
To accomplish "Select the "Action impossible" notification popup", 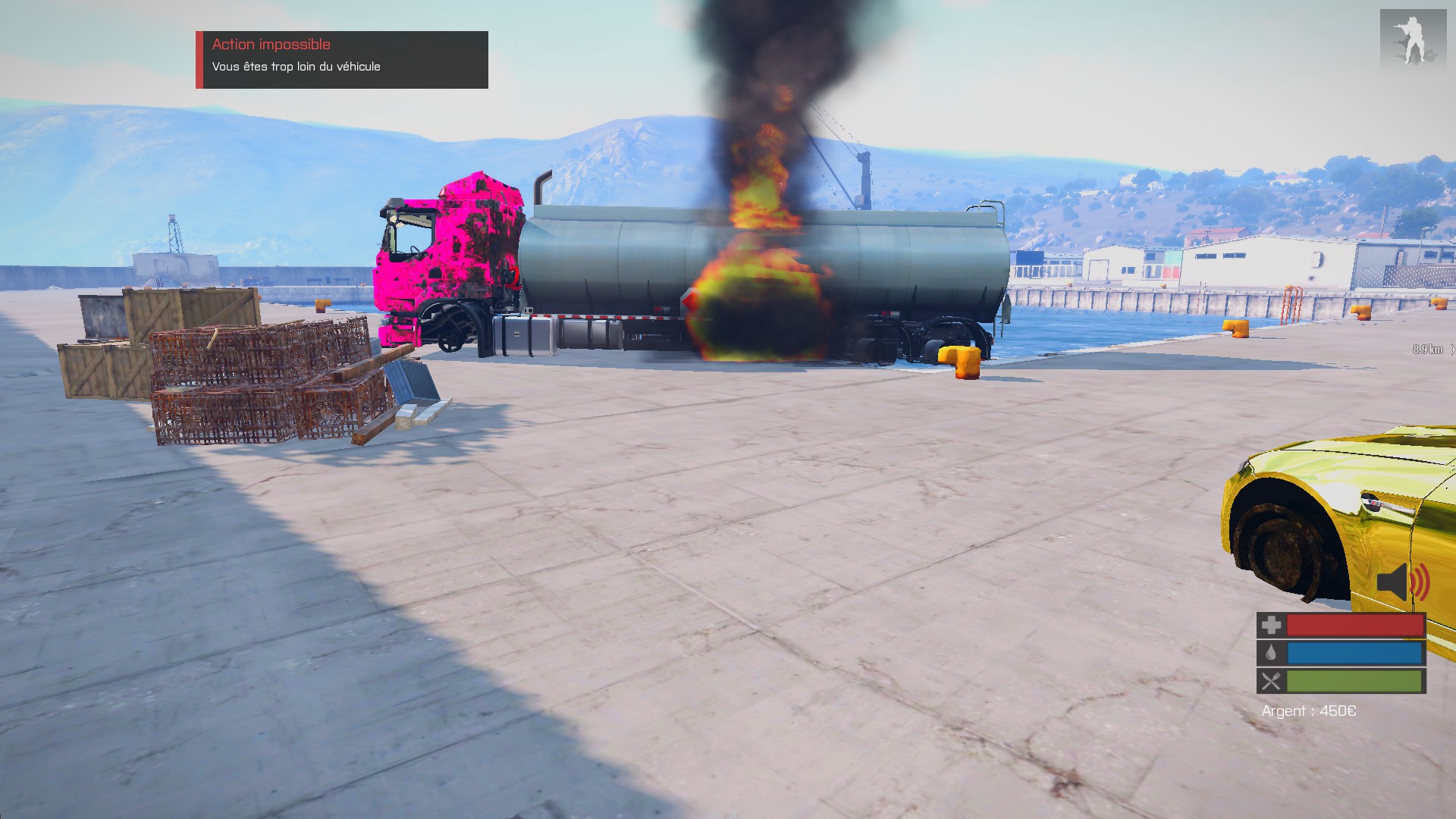I will [342, 59].
